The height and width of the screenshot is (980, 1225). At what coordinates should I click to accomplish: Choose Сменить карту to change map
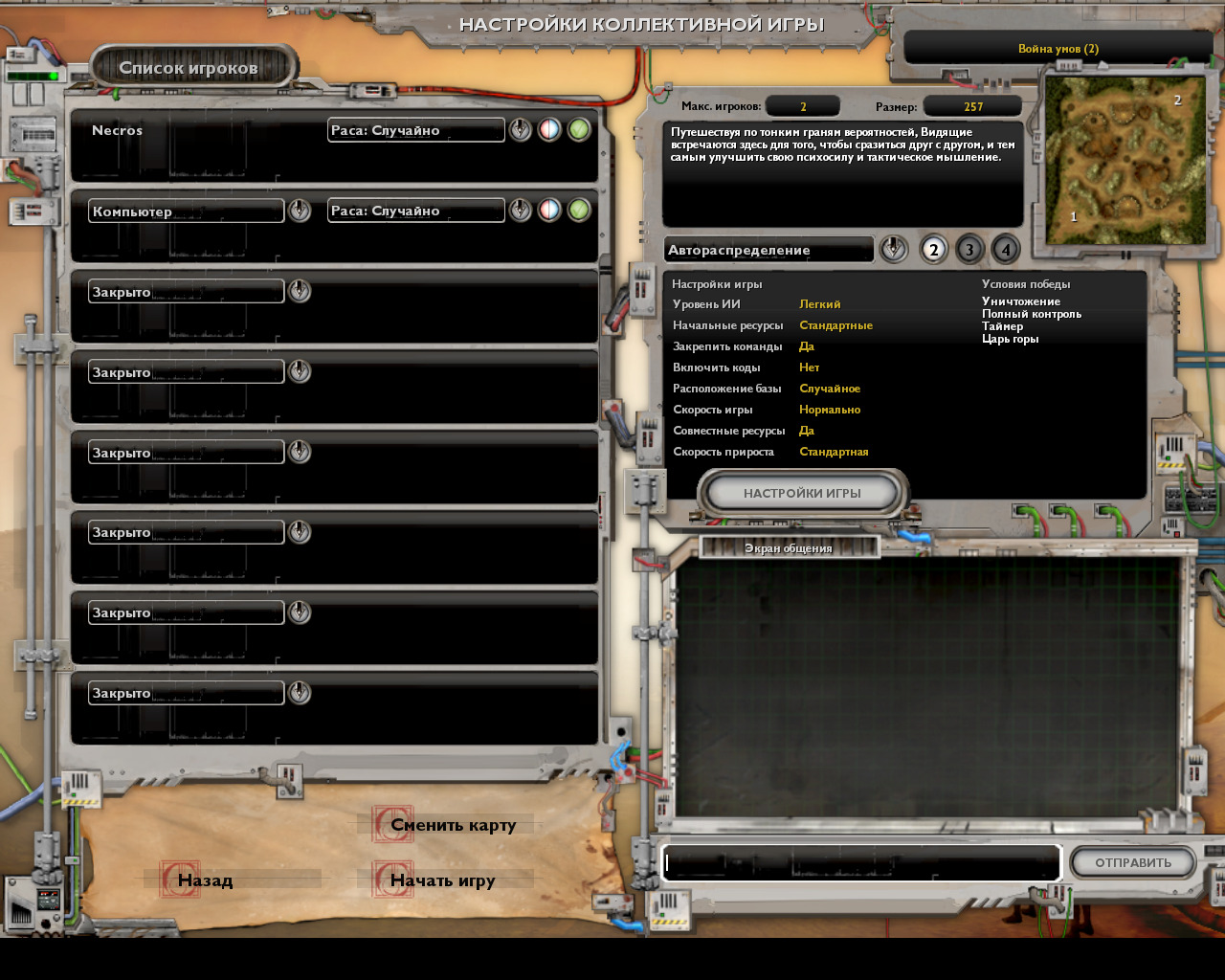pos(453,825)
